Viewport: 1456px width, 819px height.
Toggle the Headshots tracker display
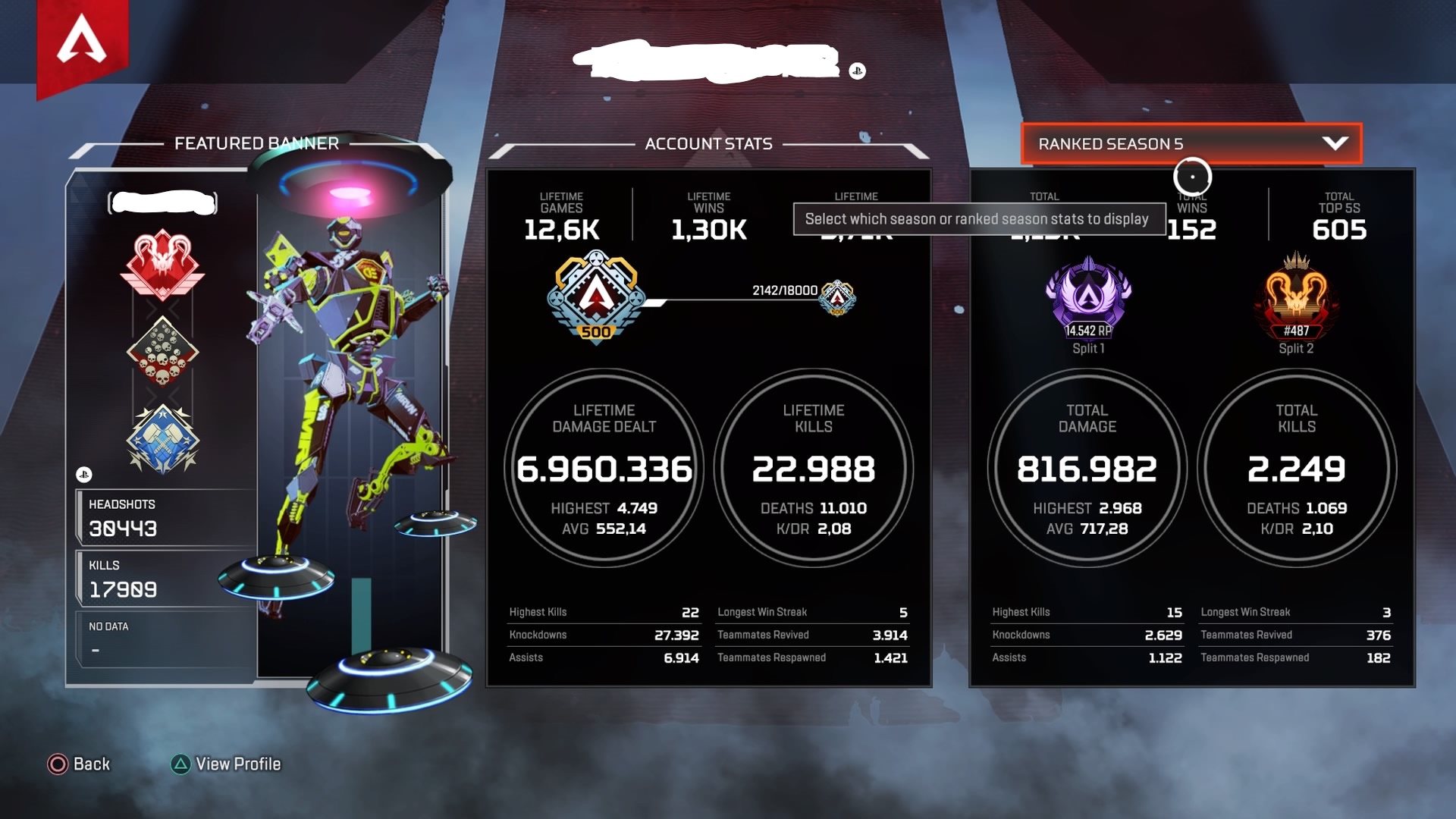coord(161,518)
